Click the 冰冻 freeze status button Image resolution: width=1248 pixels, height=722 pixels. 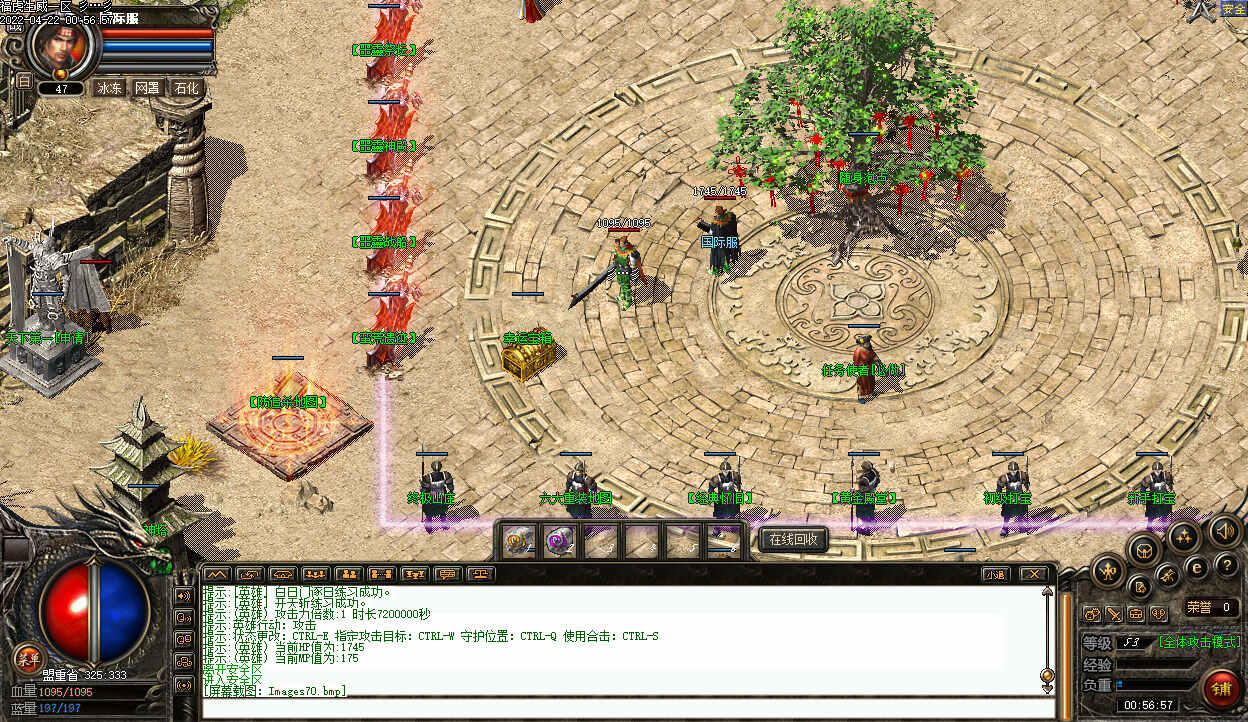click(x=109, y=88)
